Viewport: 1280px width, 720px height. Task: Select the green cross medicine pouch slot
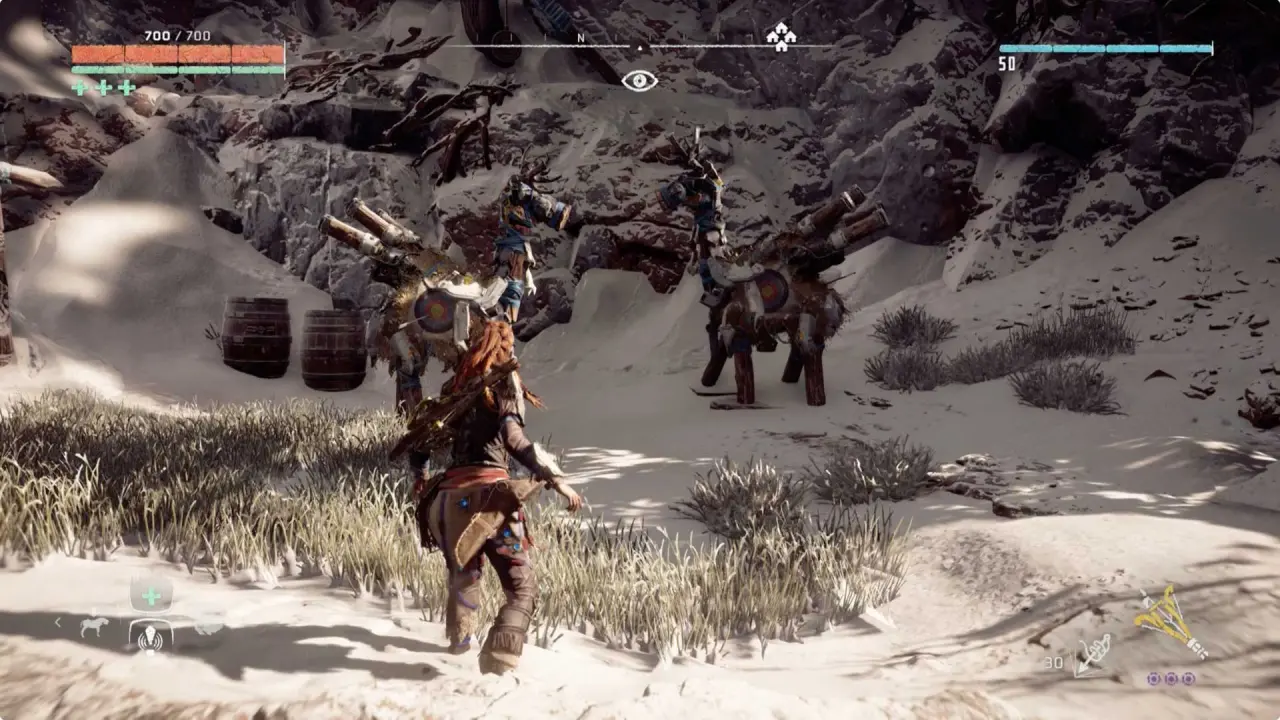coord(151,596)
